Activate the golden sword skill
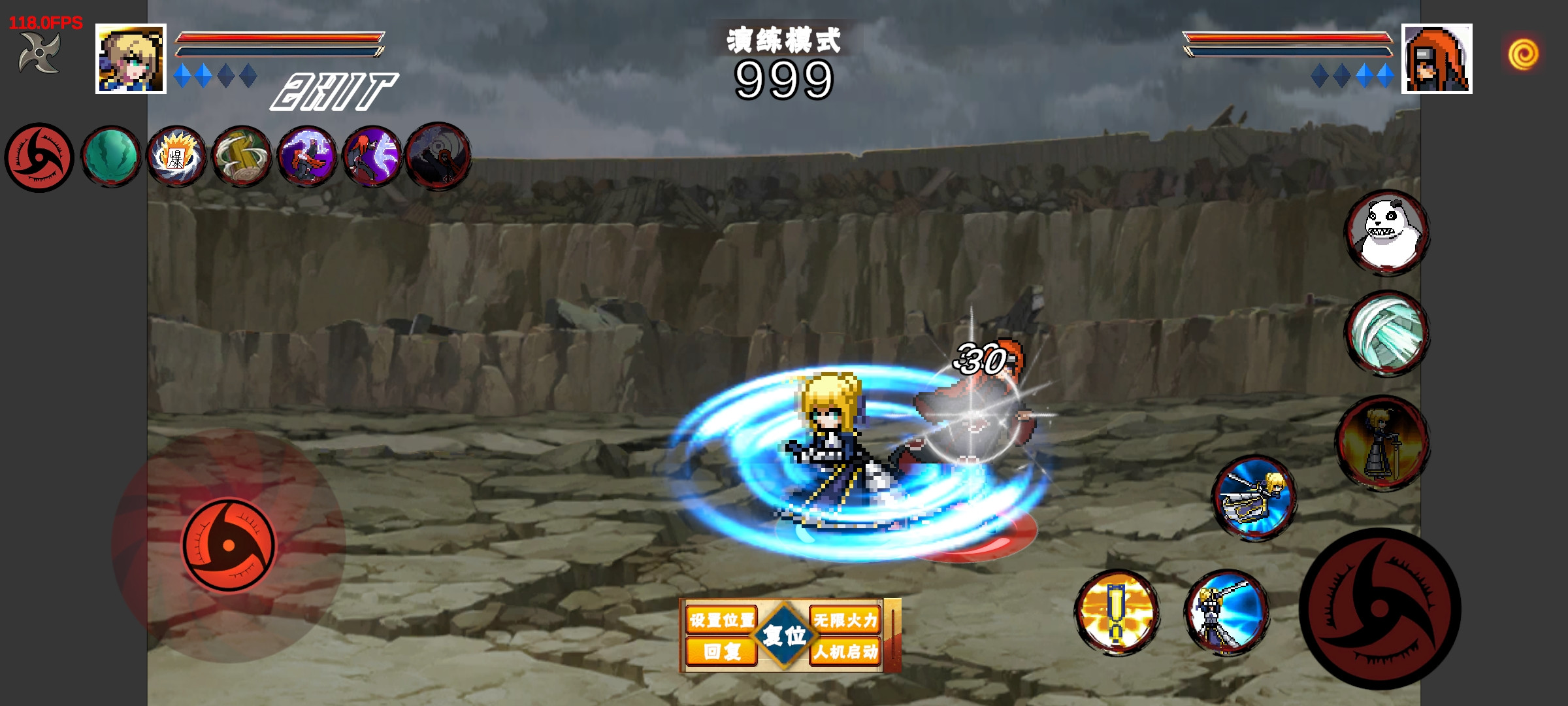1568x706 pixels. click(1117, 612)
